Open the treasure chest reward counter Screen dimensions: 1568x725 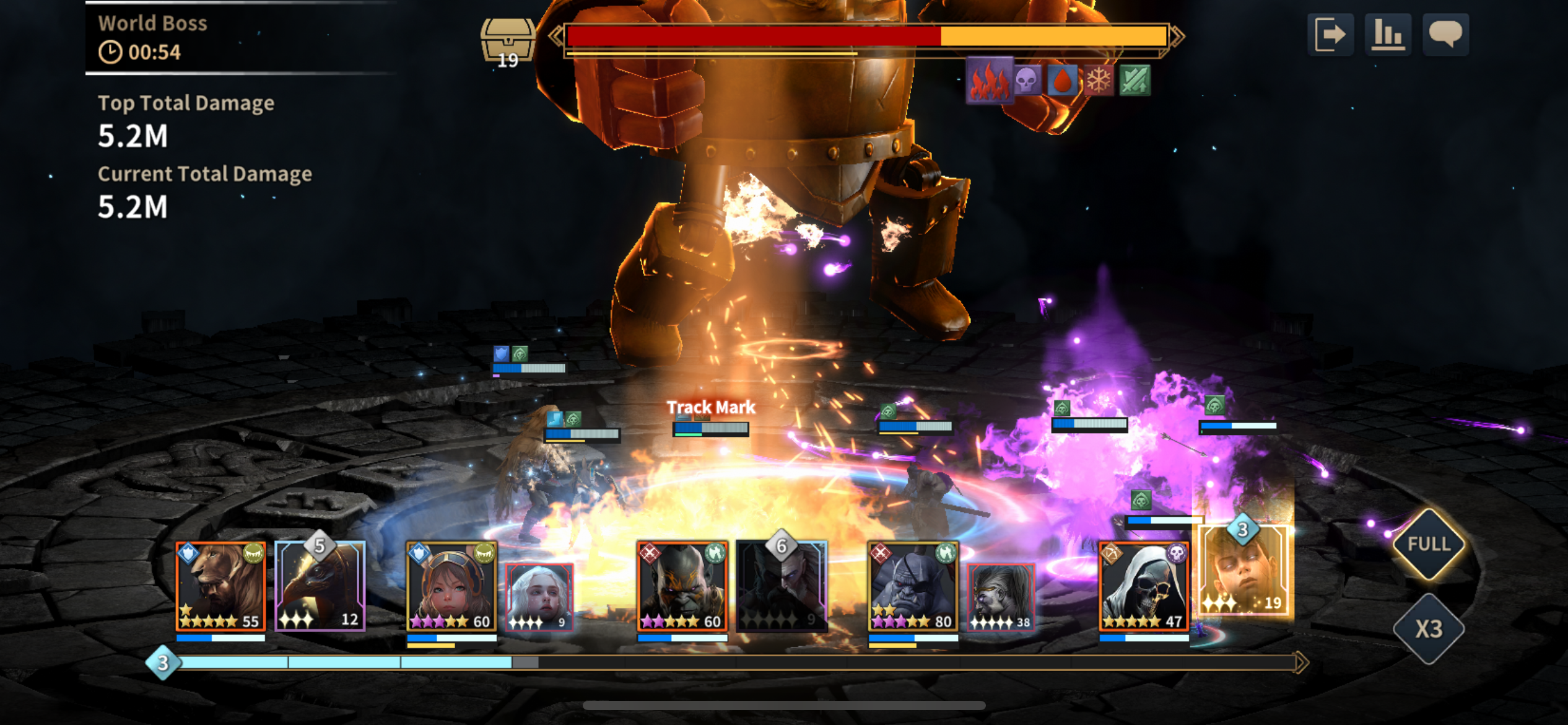pyautogui.click(x=507, y=41)
